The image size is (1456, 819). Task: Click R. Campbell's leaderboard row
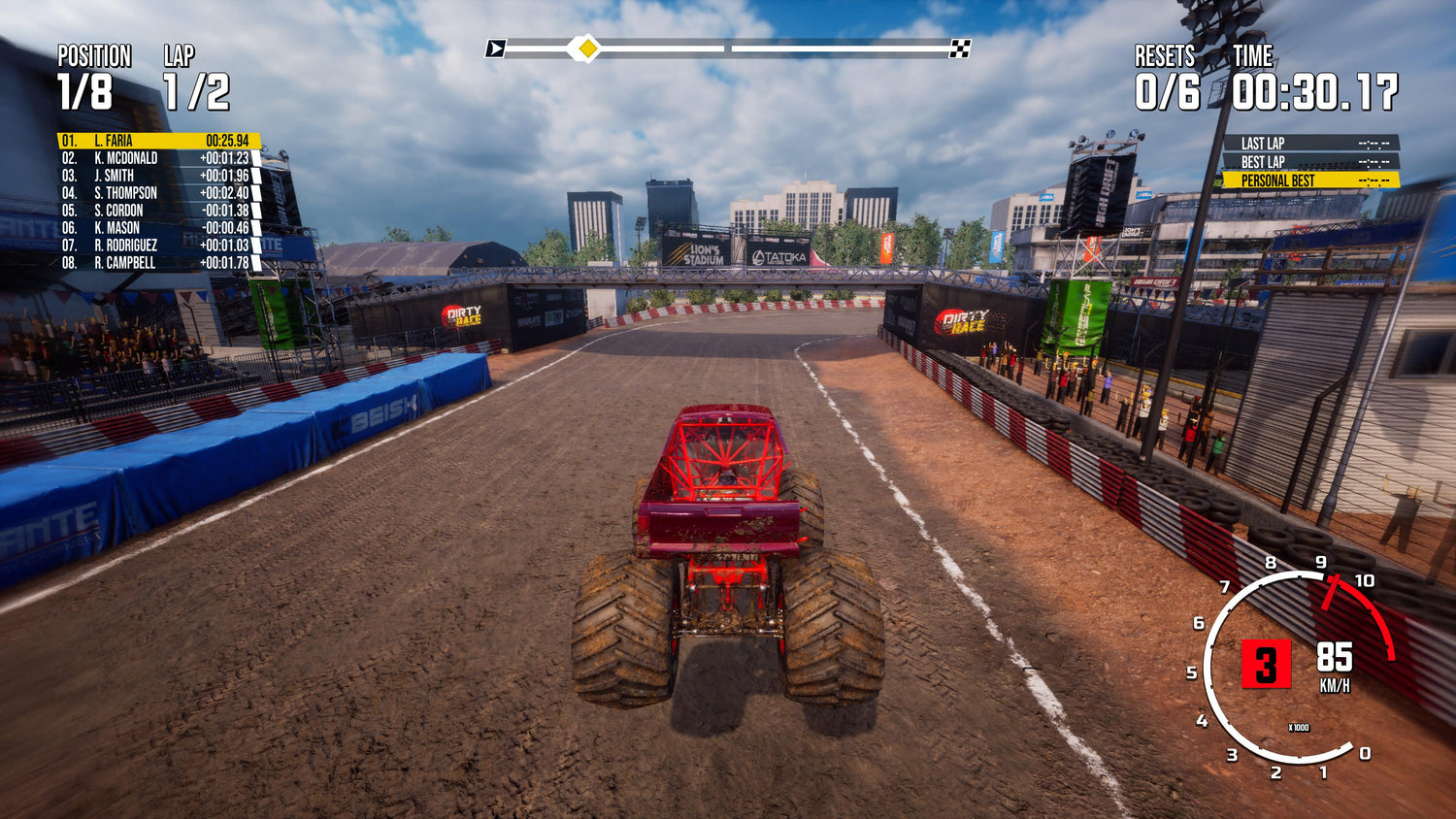(x=157, y=263)
